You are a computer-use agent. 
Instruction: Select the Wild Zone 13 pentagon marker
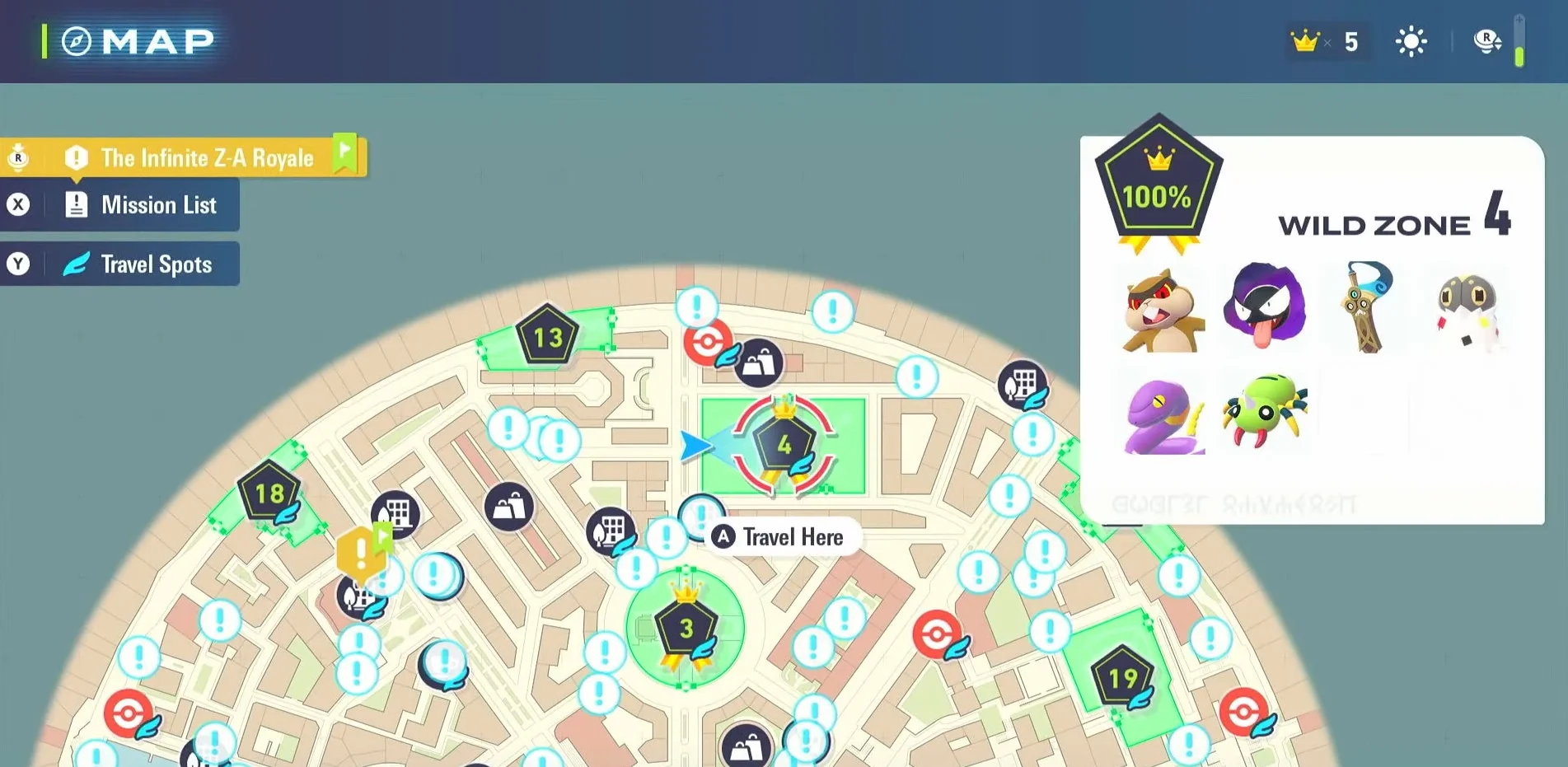pos(546,336)
